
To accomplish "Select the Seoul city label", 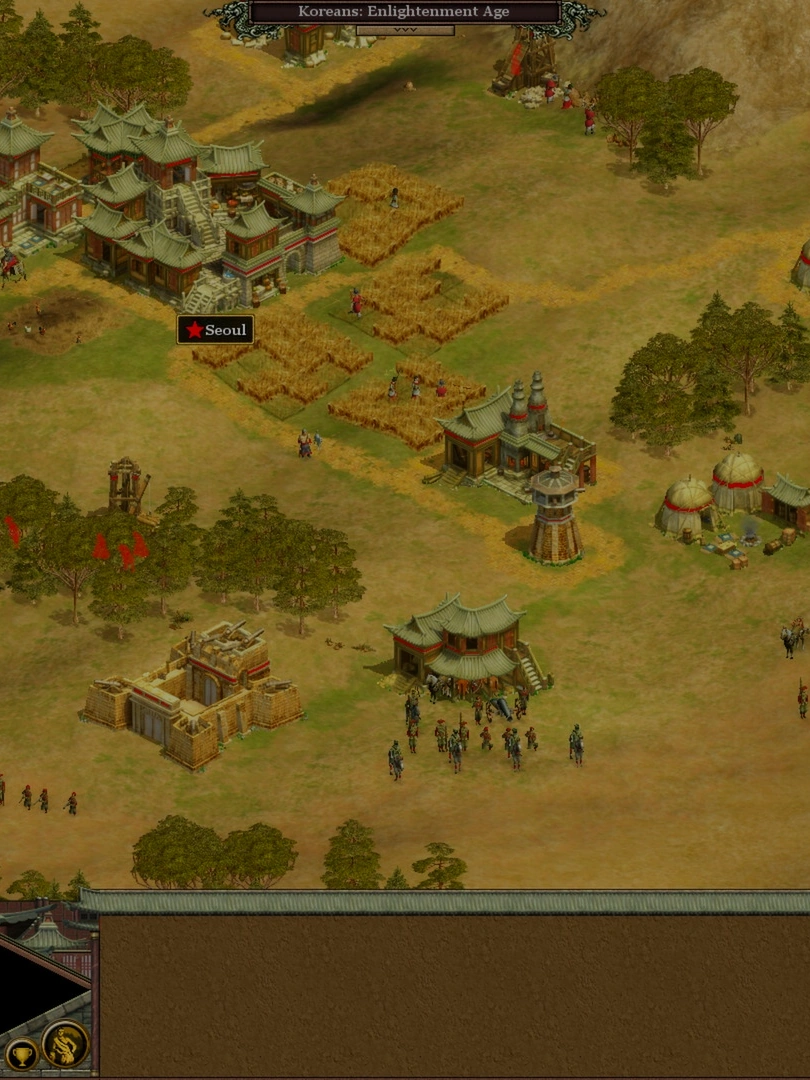I will click(x=215, y=330).
